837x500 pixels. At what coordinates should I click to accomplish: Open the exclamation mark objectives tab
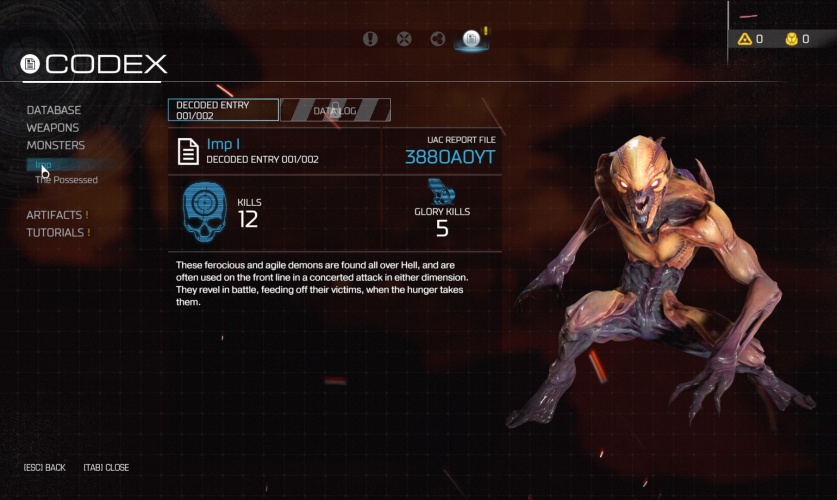371,39
